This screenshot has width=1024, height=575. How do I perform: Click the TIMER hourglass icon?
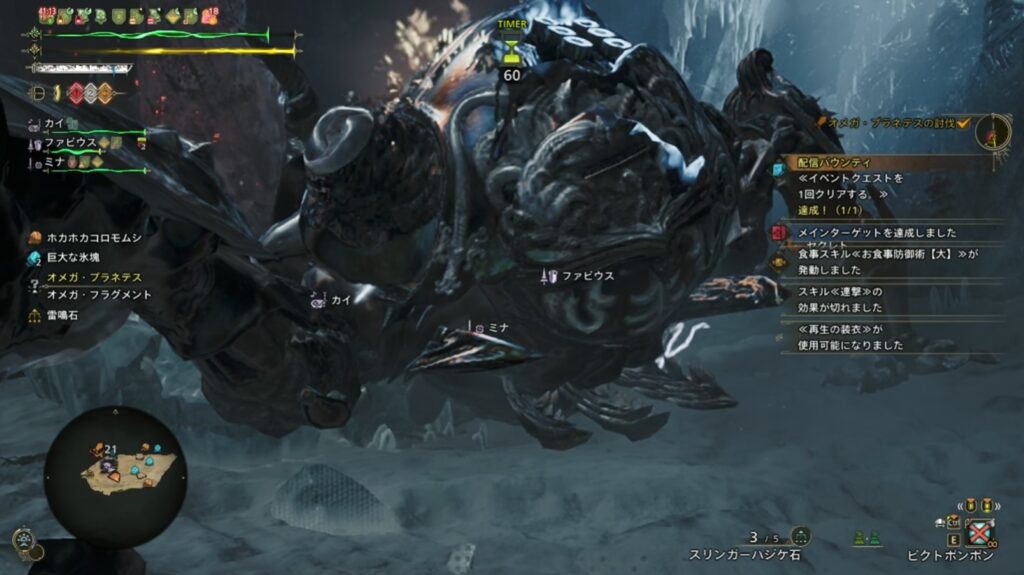512,47
